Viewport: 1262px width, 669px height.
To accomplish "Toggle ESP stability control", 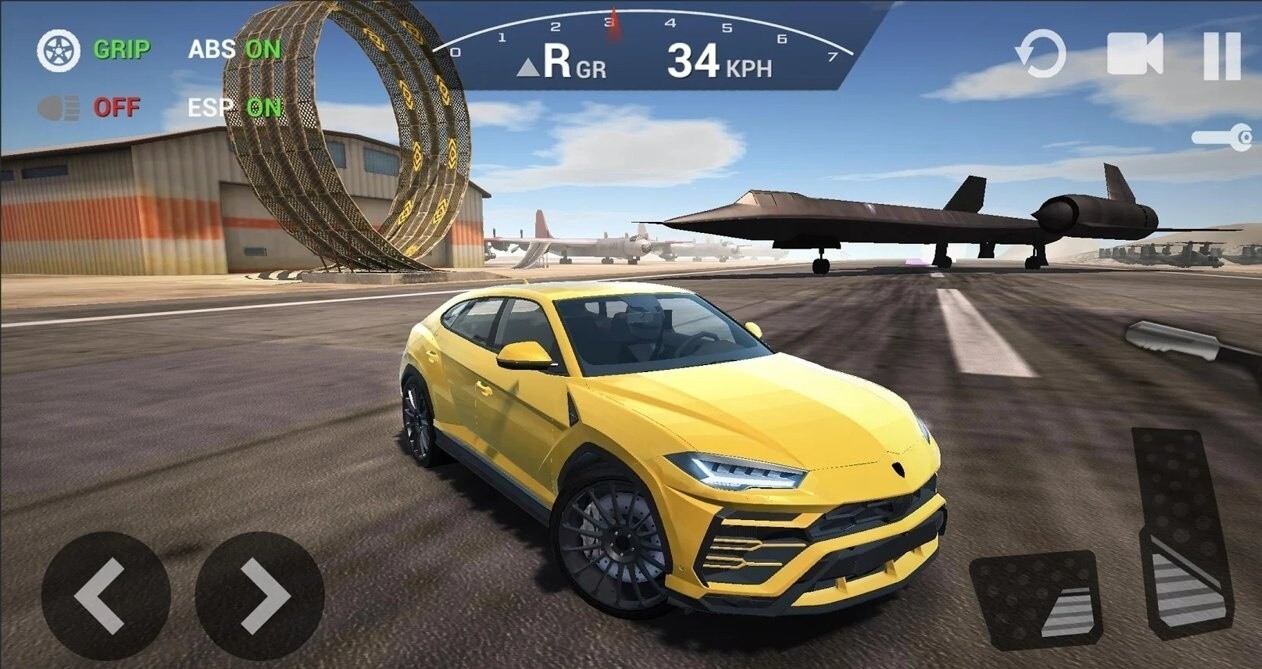I will pos(235,107).
